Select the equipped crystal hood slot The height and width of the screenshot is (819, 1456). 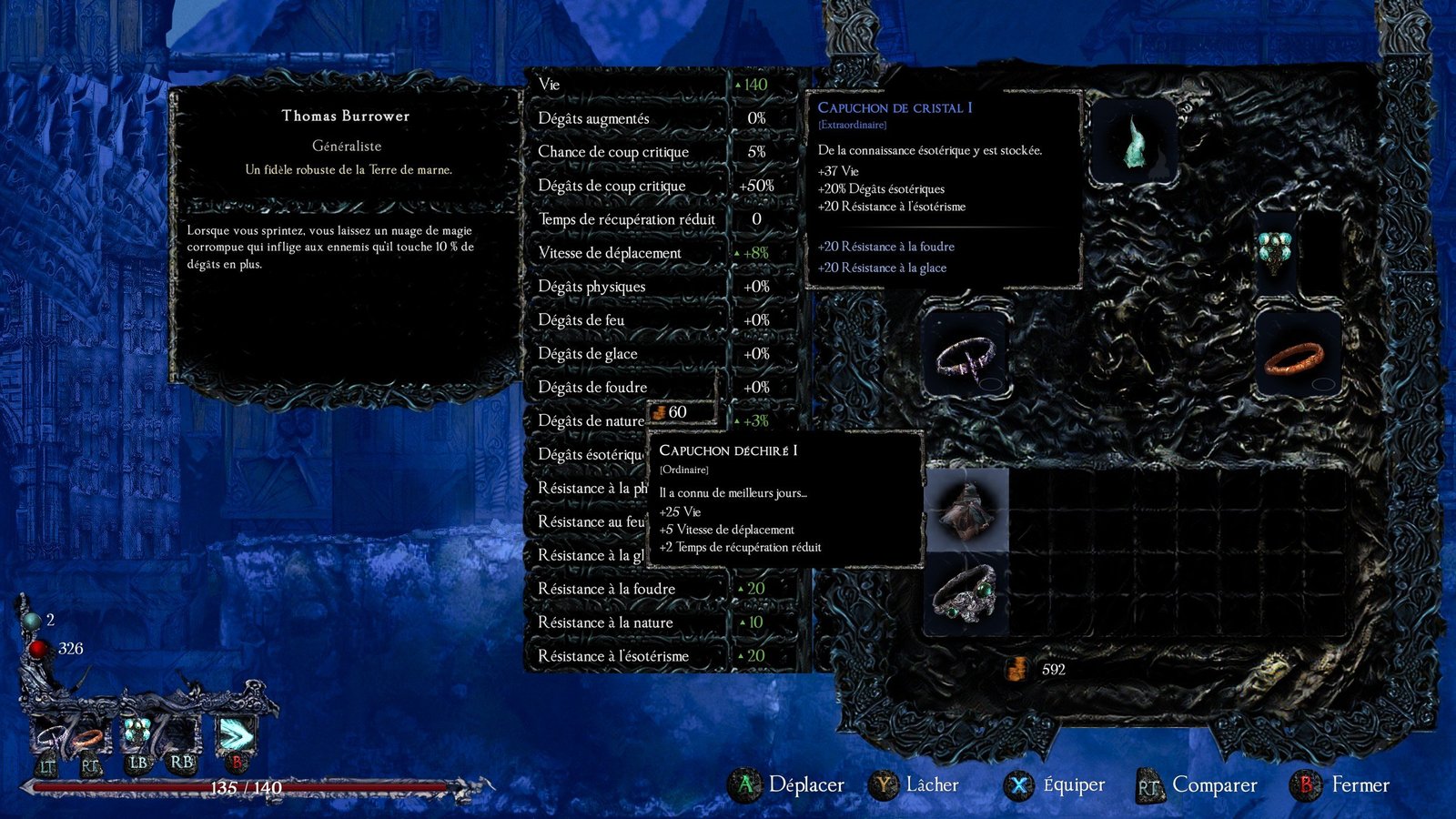tap(1134, 142)
